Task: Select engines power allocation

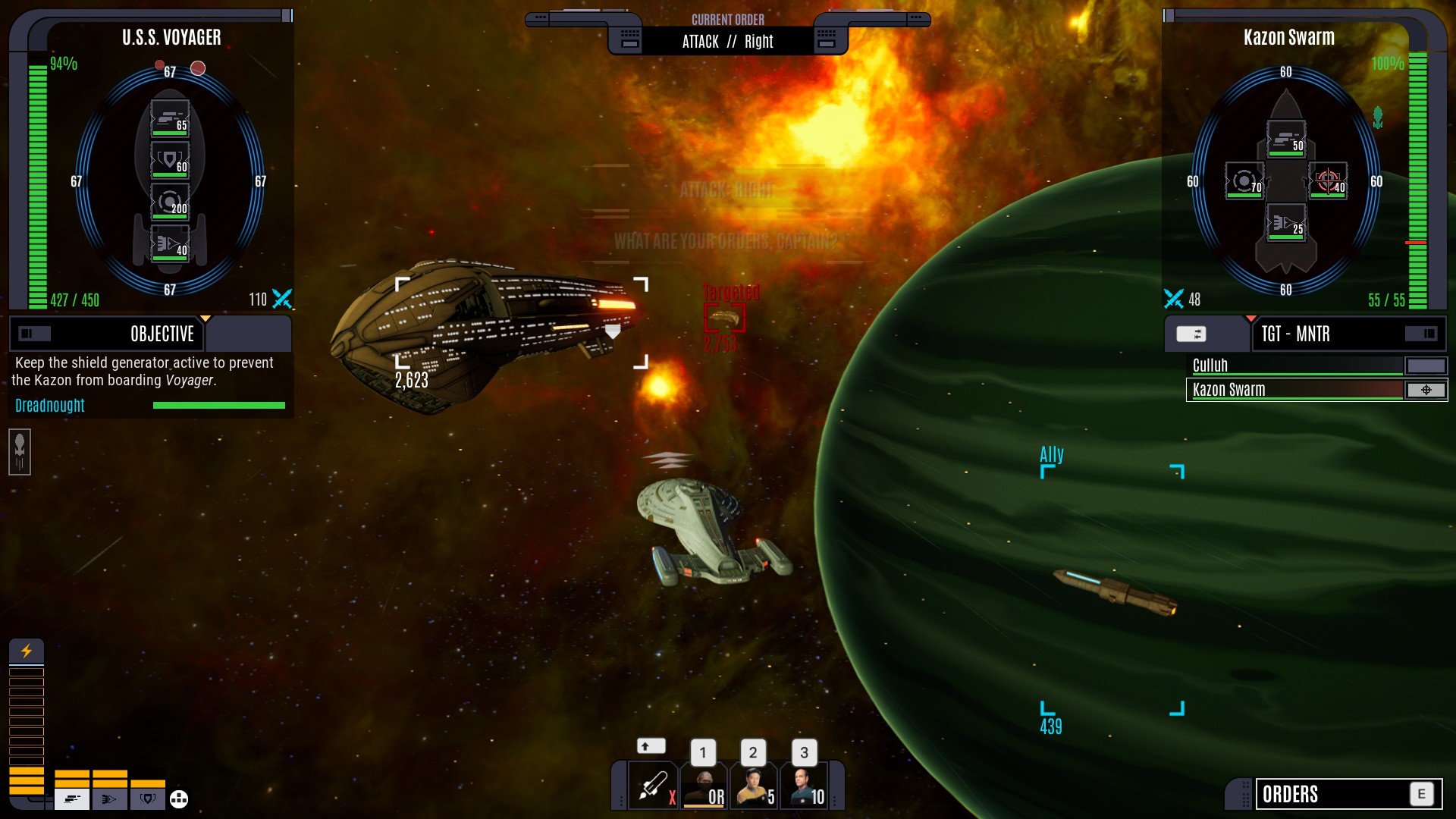Action: [110, 799]
